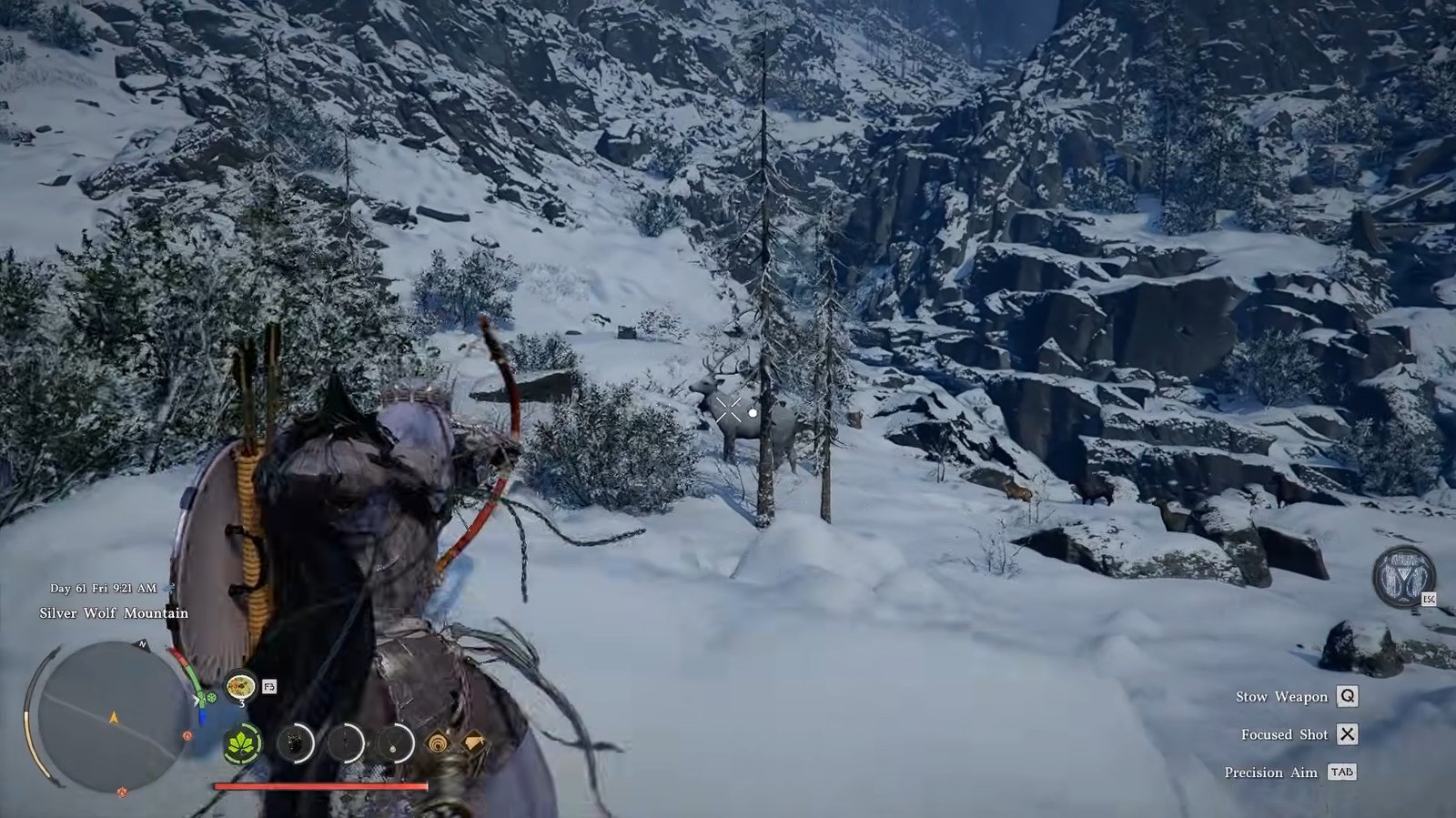Select the dark armor equipment slot
Viewport: 1456px width, 818px height.
click(294, 743)
